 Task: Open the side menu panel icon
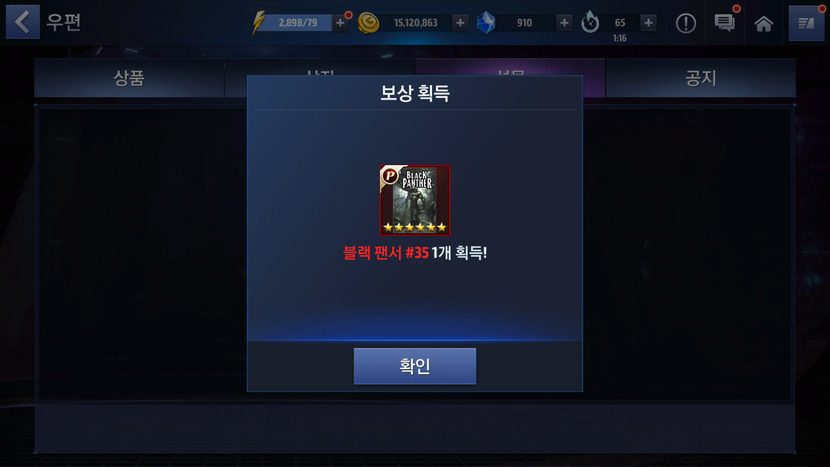click(806, 23)
